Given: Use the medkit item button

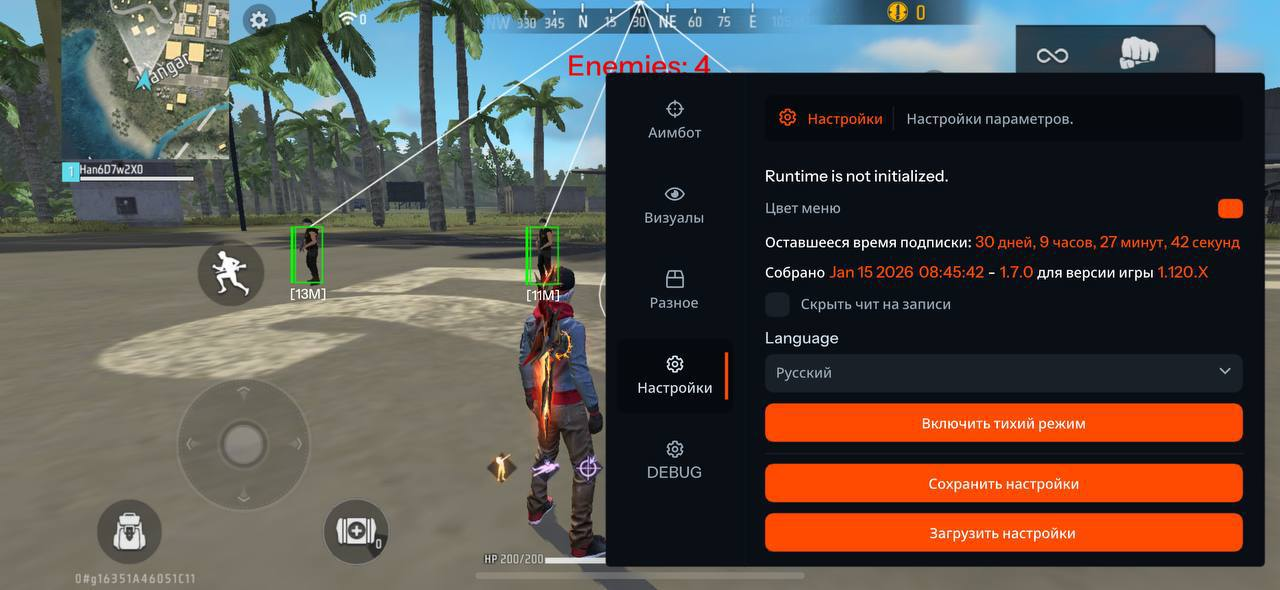Looking at the screenshot, I should 356,531.
